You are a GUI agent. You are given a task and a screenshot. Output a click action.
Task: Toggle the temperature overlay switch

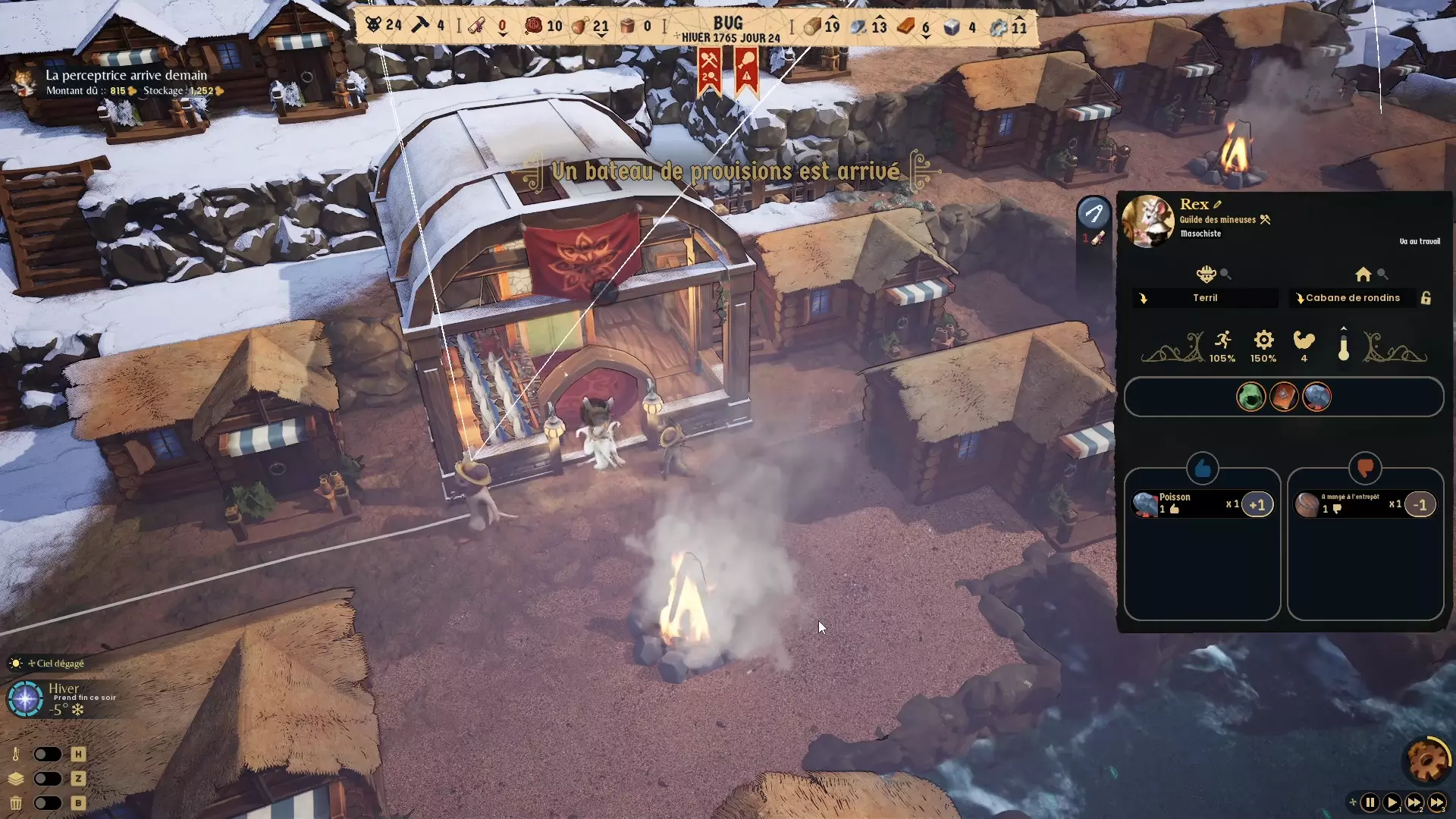point(47,755)
